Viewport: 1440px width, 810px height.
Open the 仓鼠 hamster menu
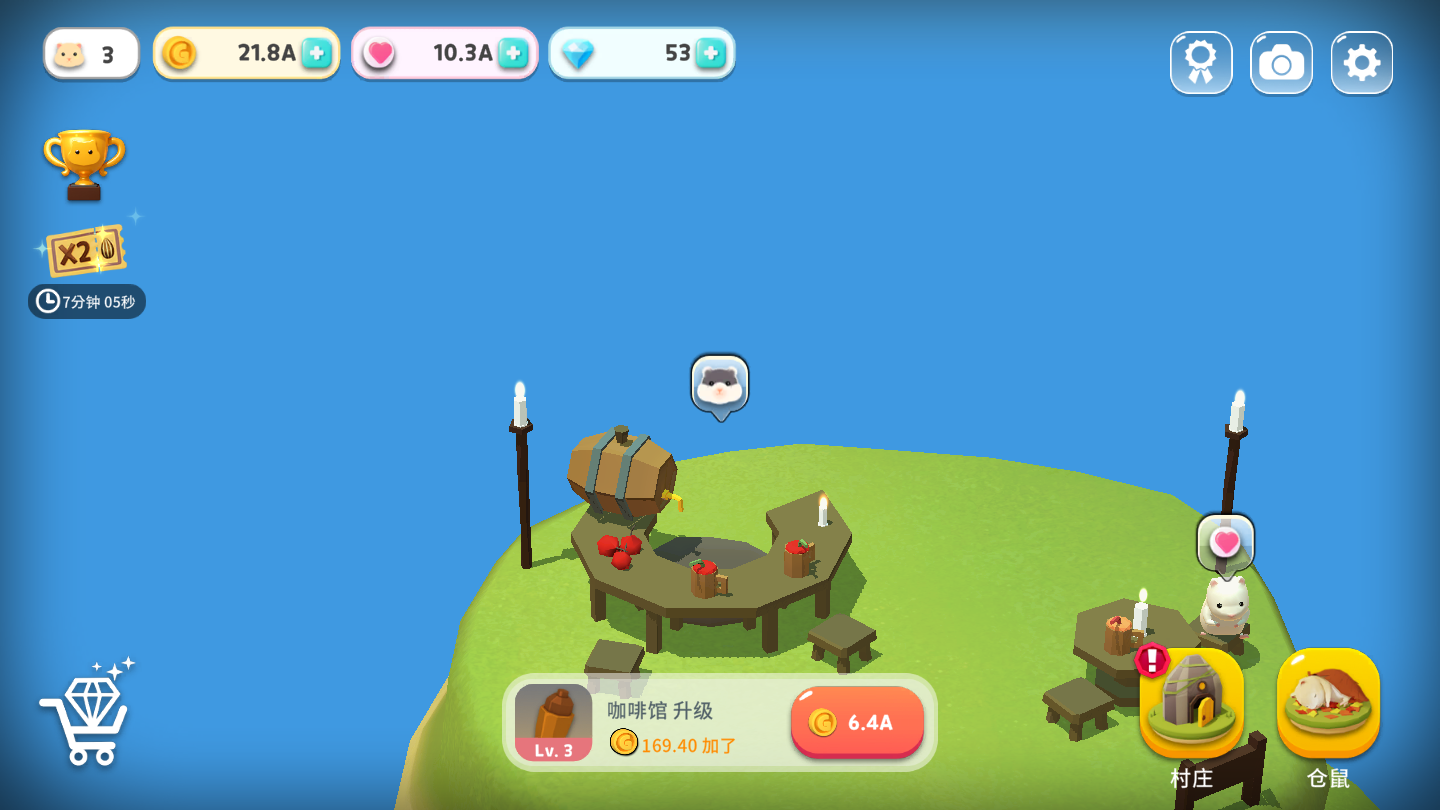[x=1328, y=704]
